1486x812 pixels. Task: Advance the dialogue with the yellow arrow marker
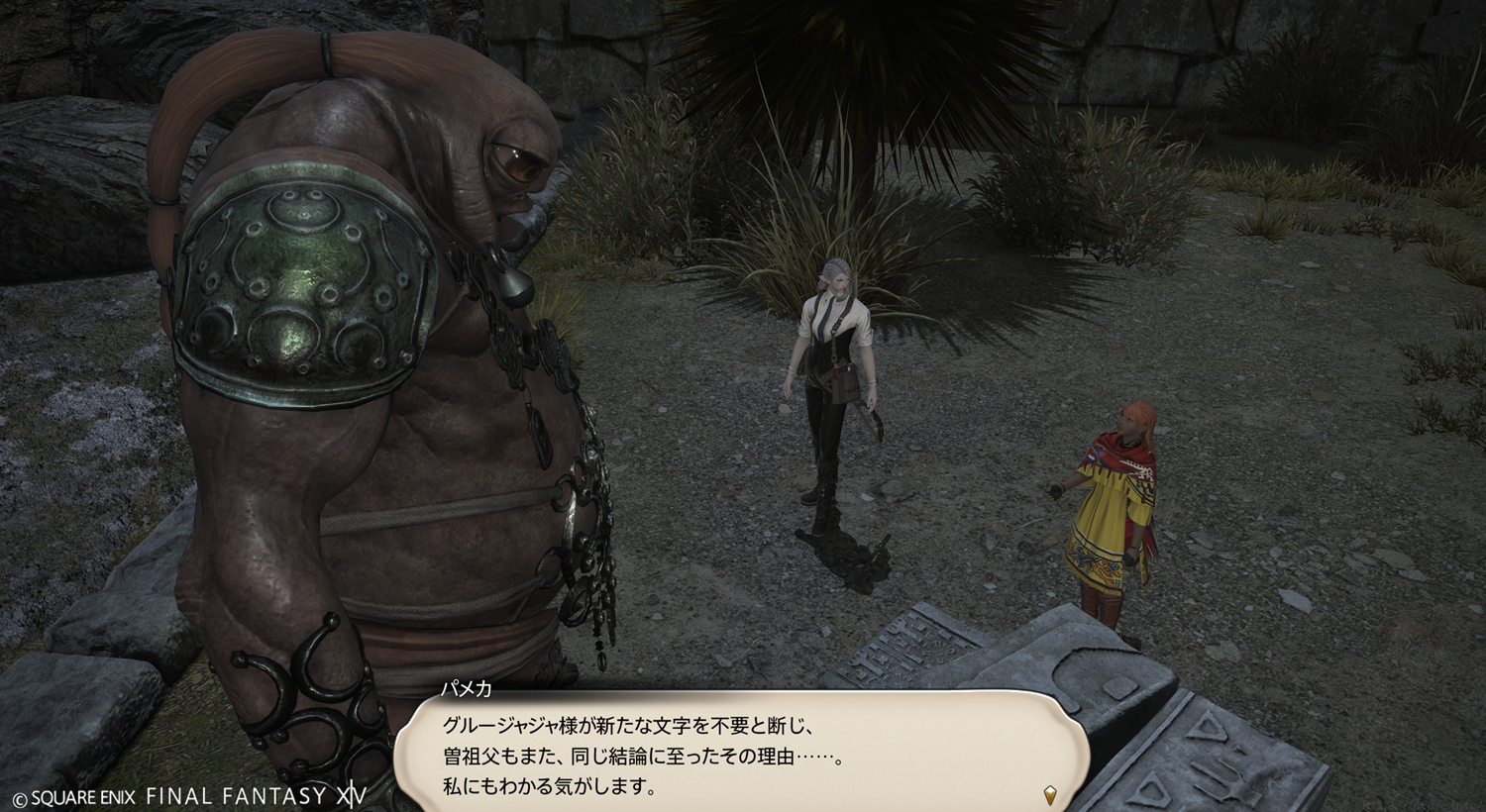tap(1050, 793)
